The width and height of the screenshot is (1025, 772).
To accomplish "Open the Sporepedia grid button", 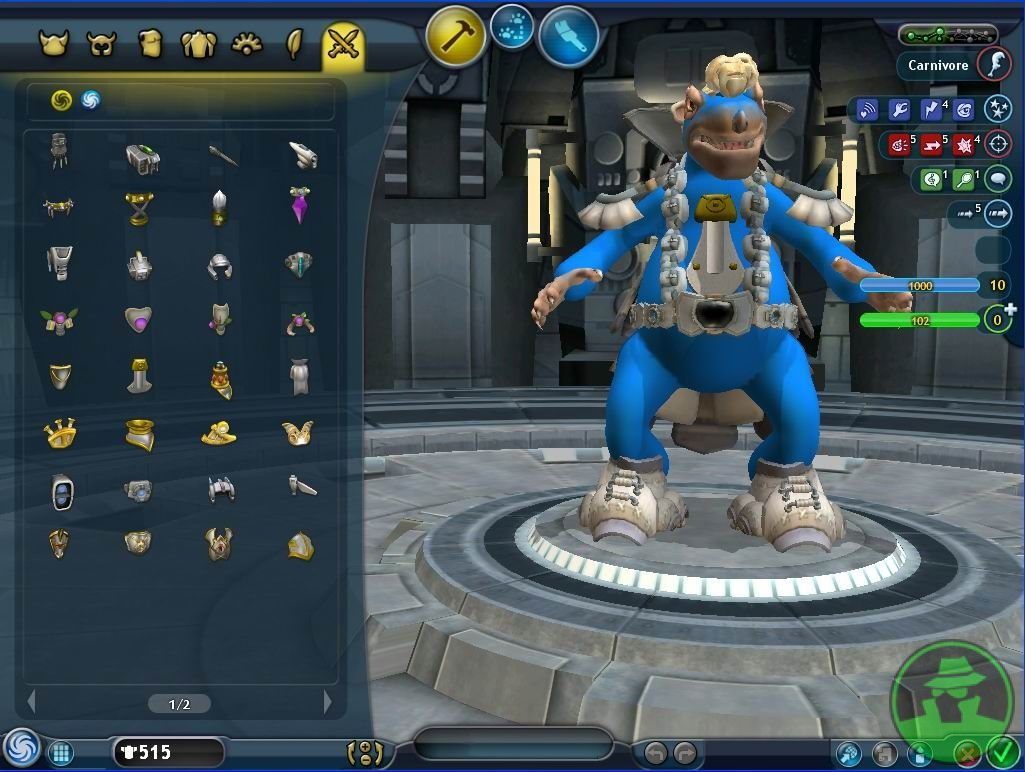I will tap(60, 753).
